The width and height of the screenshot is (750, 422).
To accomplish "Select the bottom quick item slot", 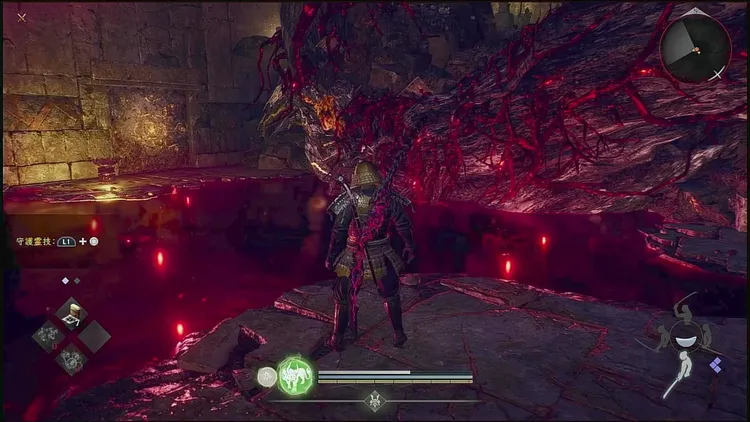I will pos(71,359).
